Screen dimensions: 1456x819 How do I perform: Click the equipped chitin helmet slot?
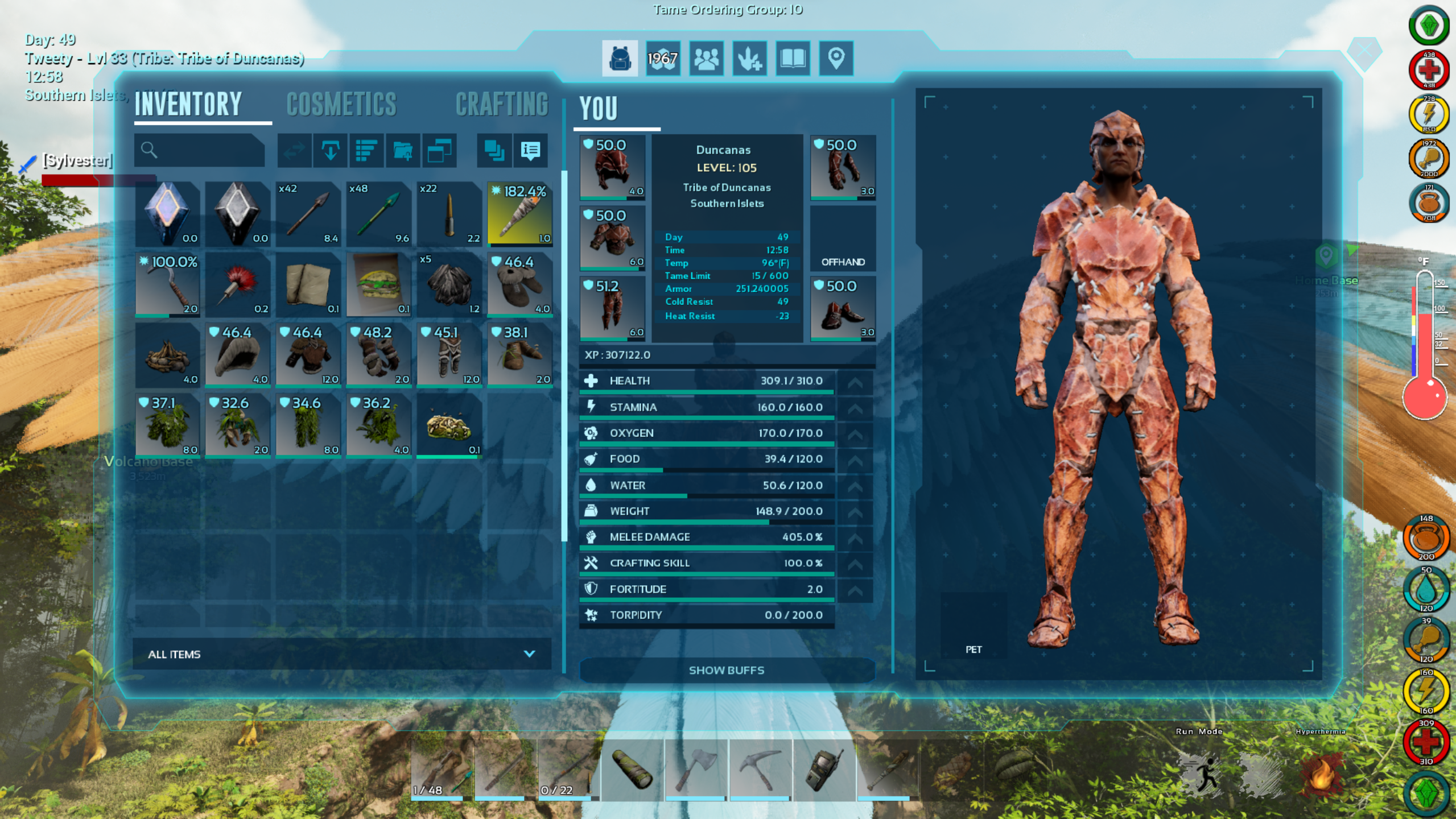tap(612, 167)
